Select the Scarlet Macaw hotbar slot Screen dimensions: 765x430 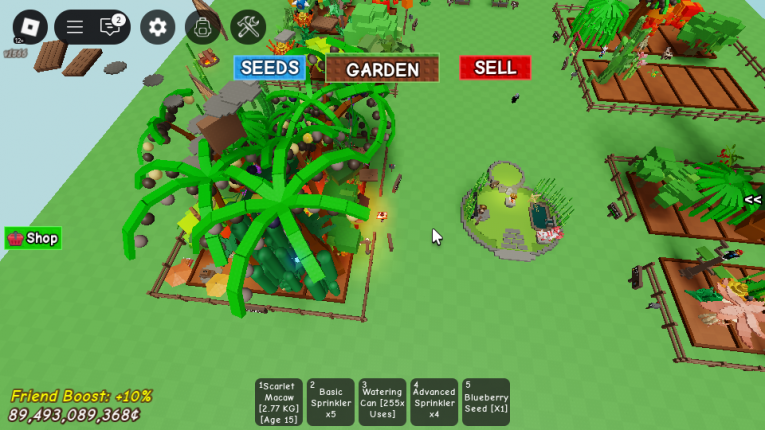click(279, 402)
